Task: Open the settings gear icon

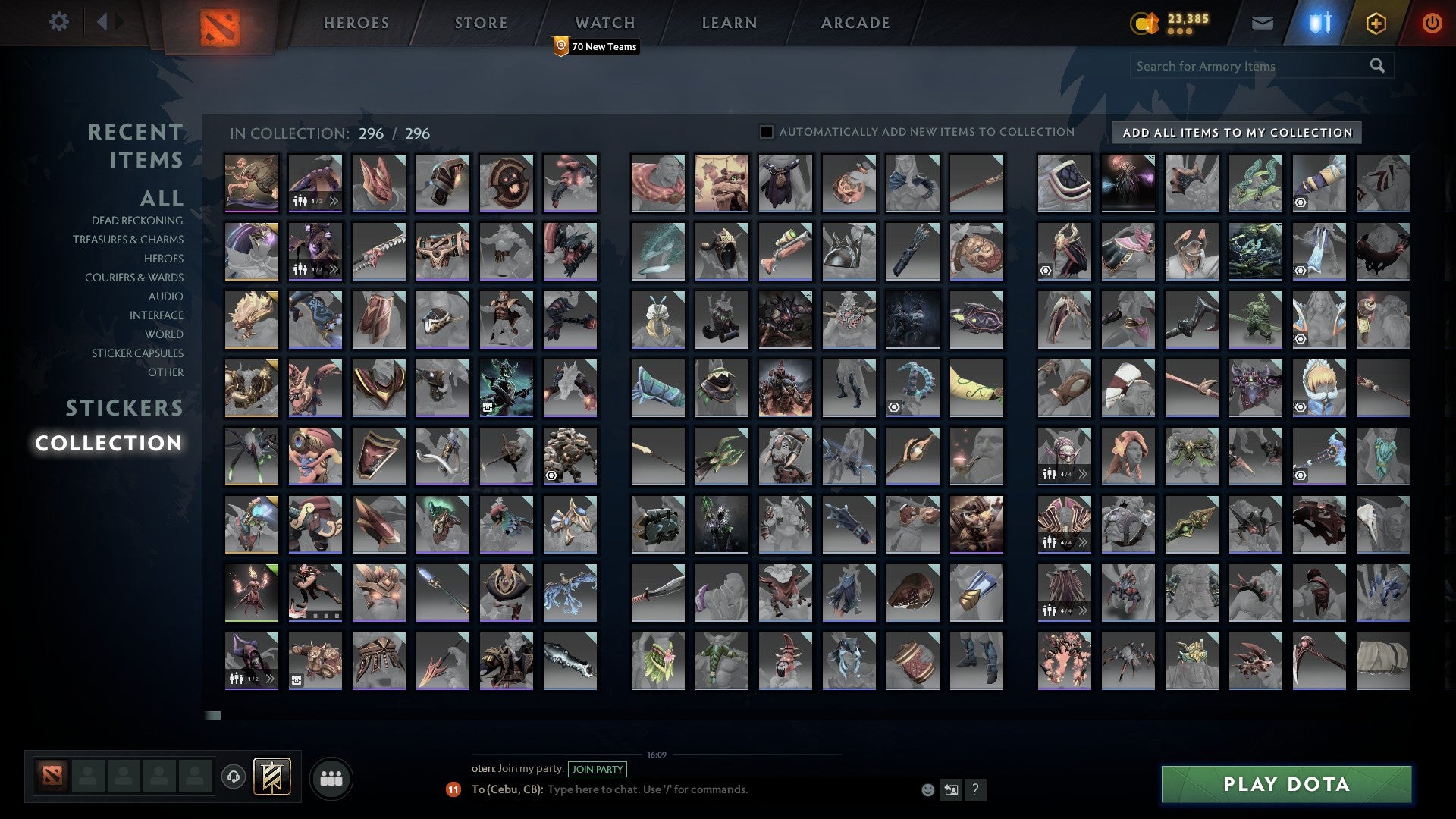Action: pos(59,22)
